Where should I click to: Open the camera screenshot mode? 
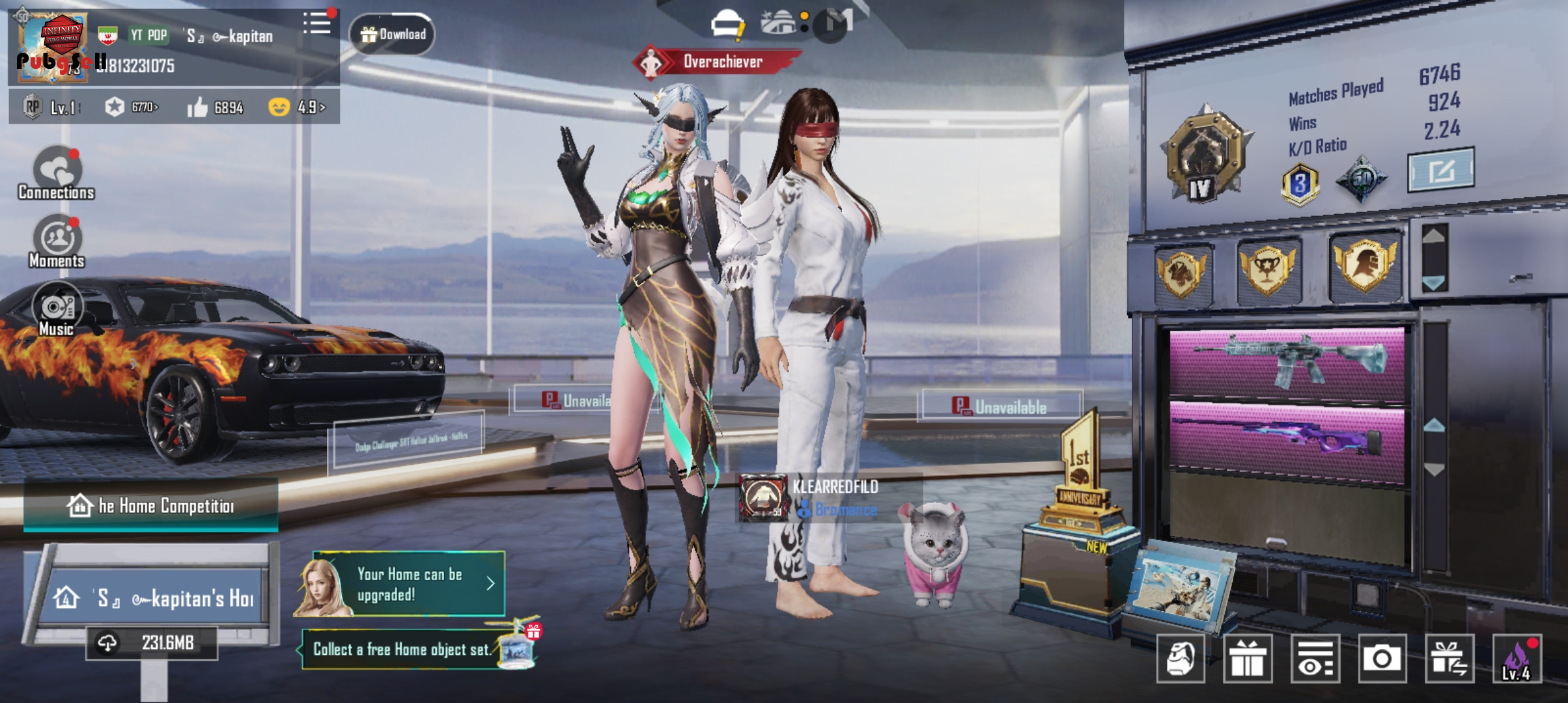click(1380, 659)
